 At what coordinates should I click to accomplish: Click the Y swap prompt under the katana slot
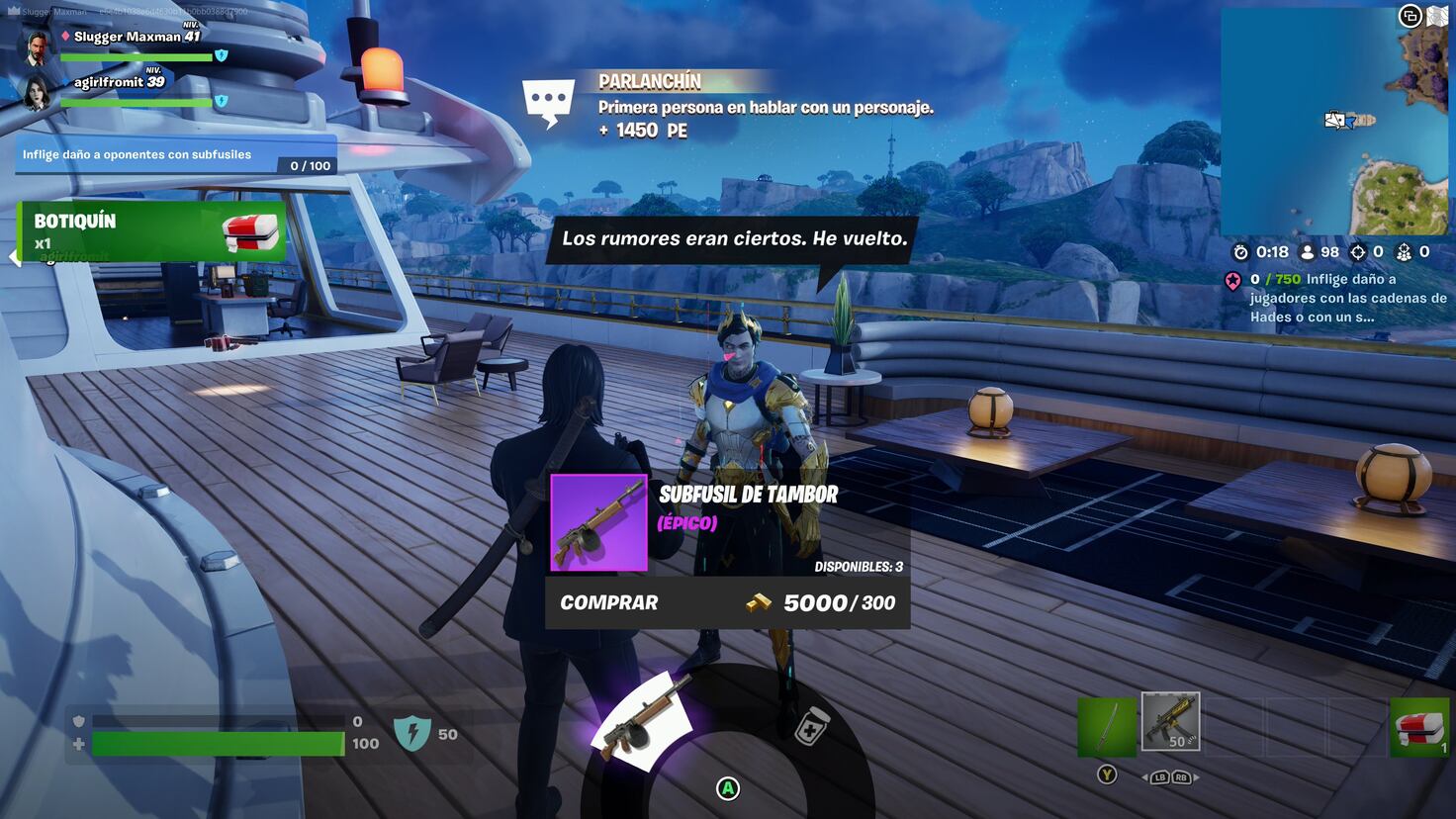[x=1108, y=775]
